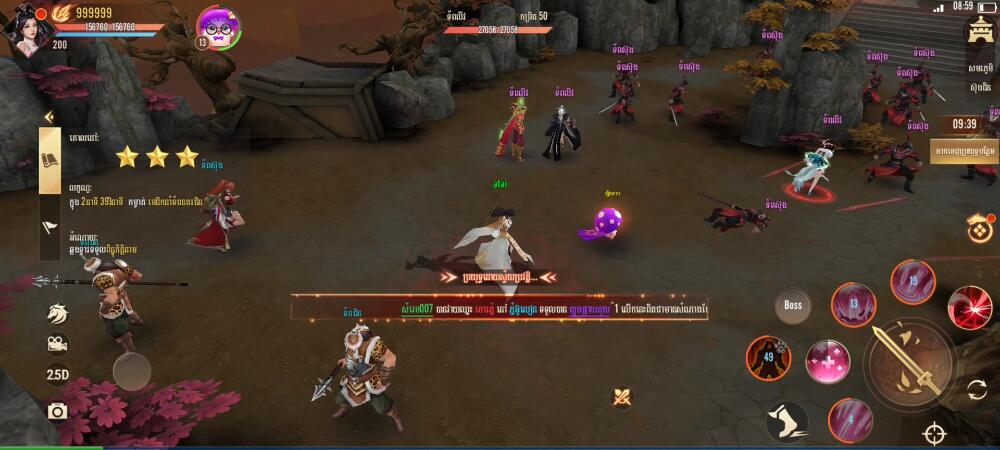Tap the crosshair target lock button
Viewport: 1000px width, 450px height.
click(x=935, y=434)
